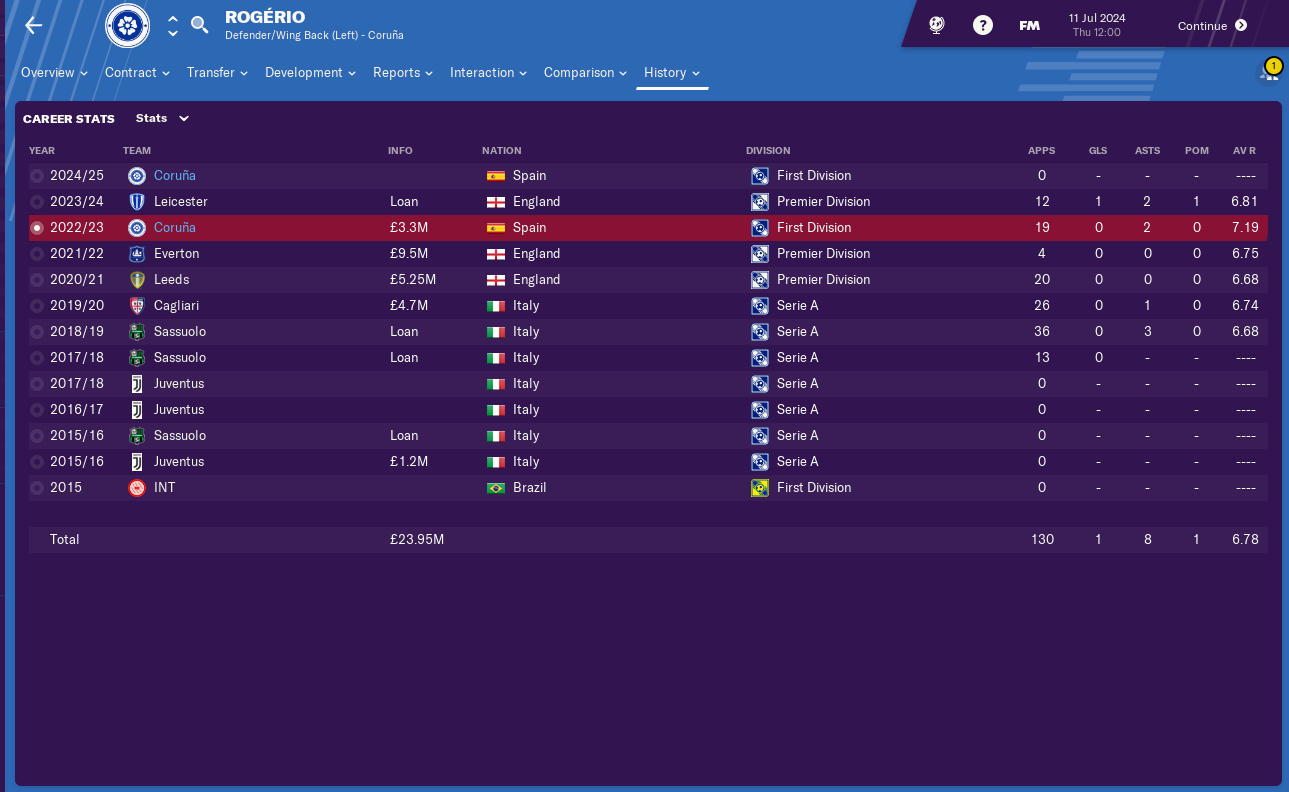The width and height of the screenshot is (1289, 792).
Task: Click Continue to advance the game
Action: coord(1212,26)
